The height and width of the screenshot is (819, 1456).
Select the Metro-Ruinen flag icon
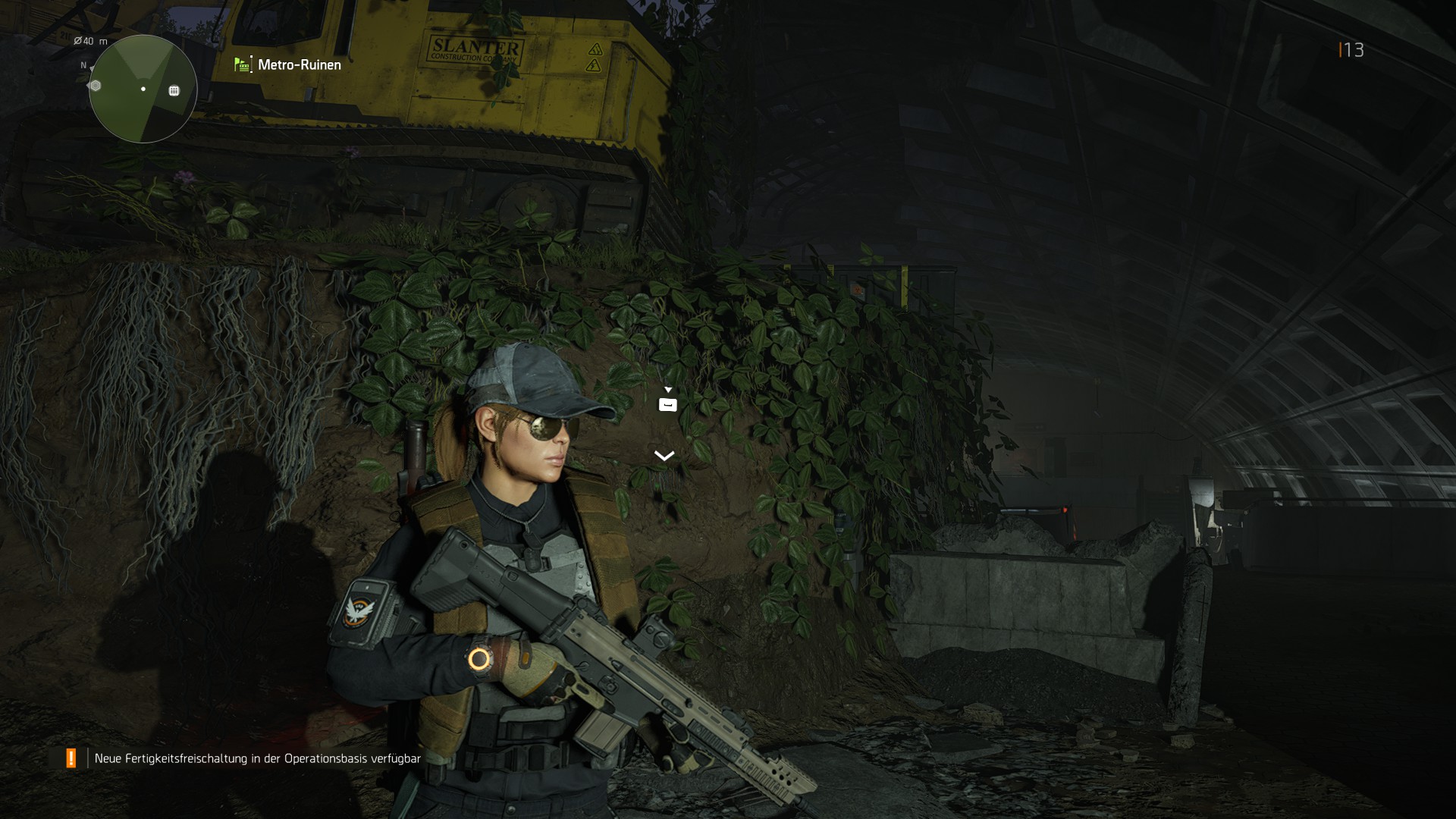[241, 65]
